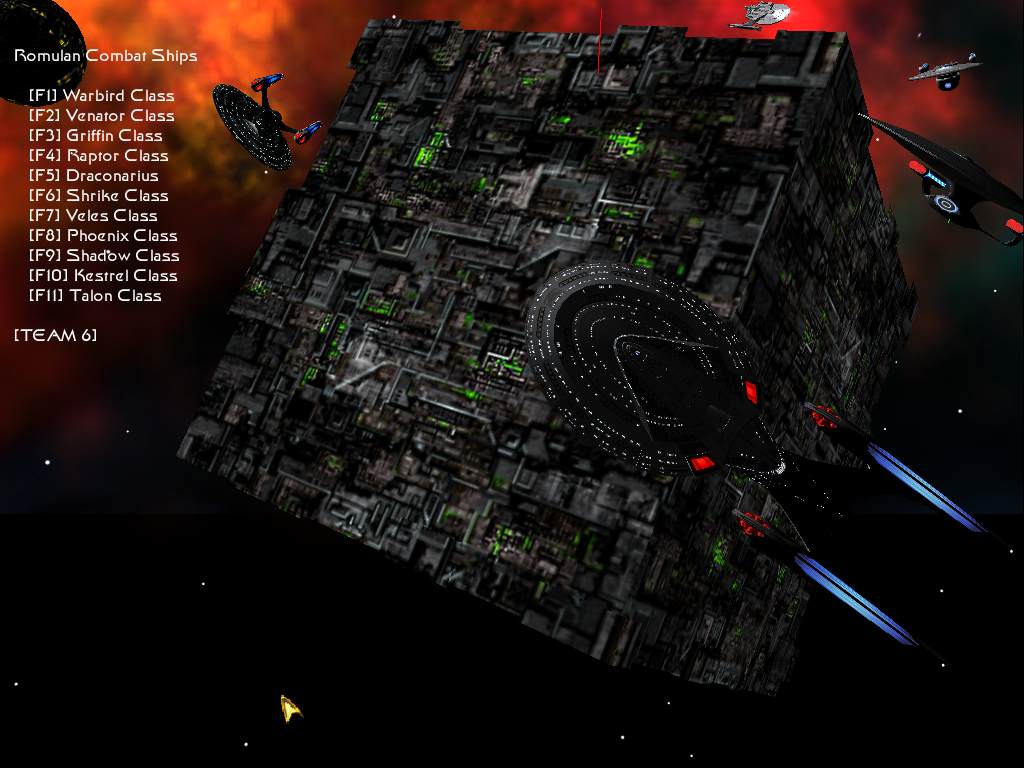Select the Shrike Class ship
This screenshot has height=768, width=1024.
(99, 196)
